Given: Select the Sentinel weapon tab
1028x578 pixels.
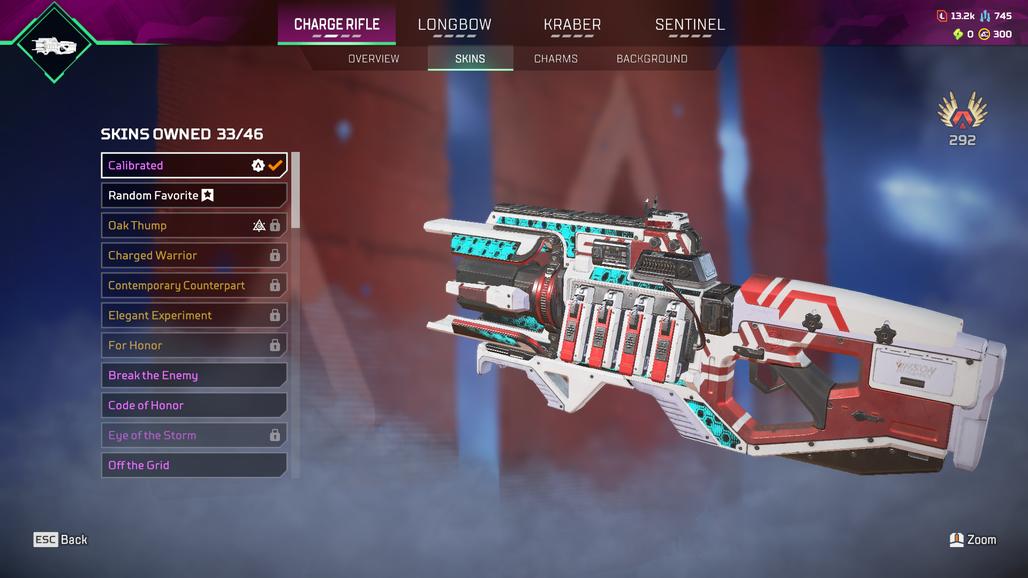Looking at the screenshot, I should pyautogui.click(x=690, y=24).
